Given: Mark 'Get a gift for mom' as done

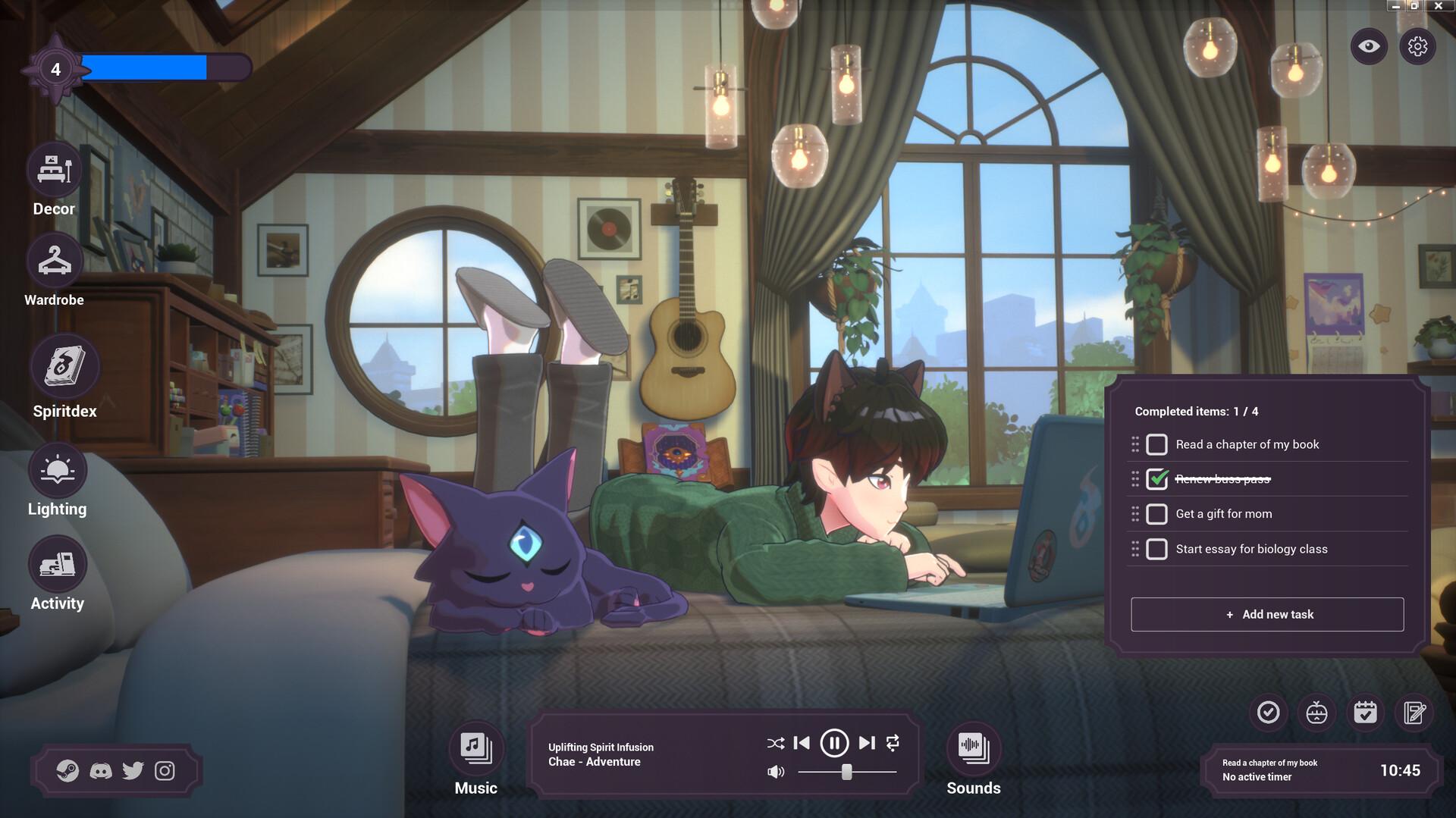Looking at the screenshot, I should (1156, 513).
